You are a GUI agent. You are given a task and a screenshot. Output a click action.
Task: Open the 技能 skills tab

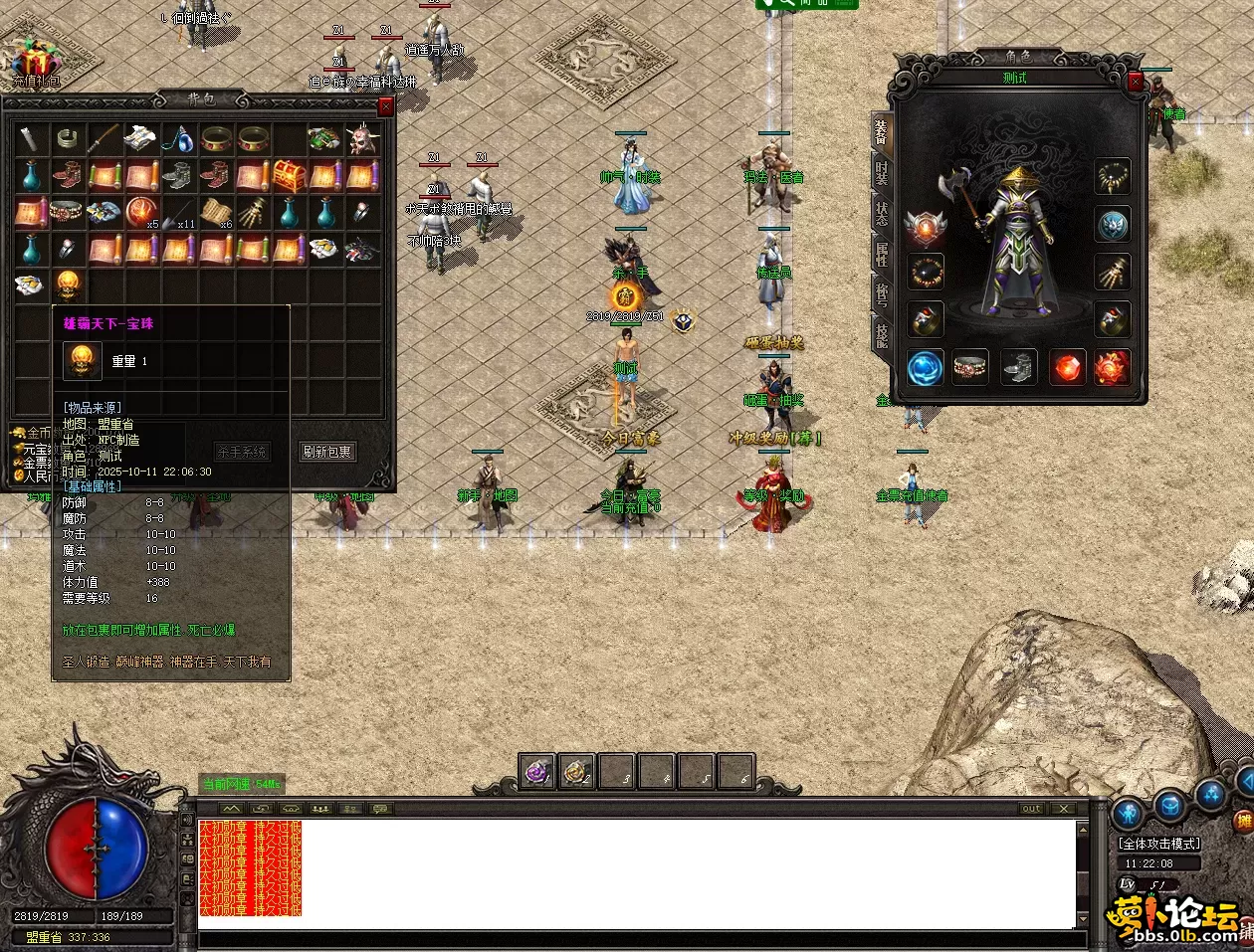pos(882,335)
